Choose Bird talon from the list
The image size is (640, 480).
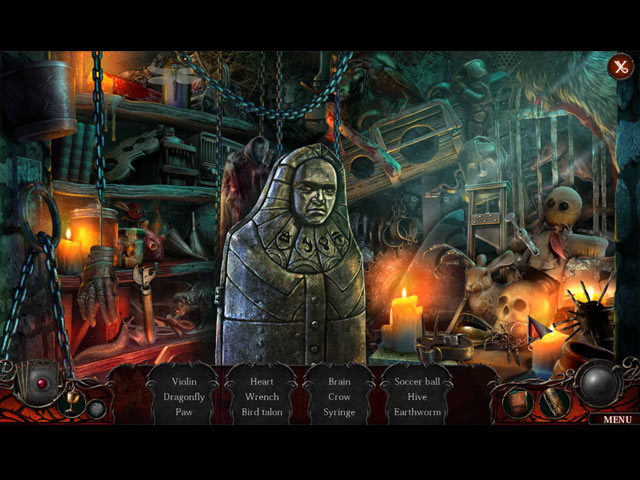point(262,411)
